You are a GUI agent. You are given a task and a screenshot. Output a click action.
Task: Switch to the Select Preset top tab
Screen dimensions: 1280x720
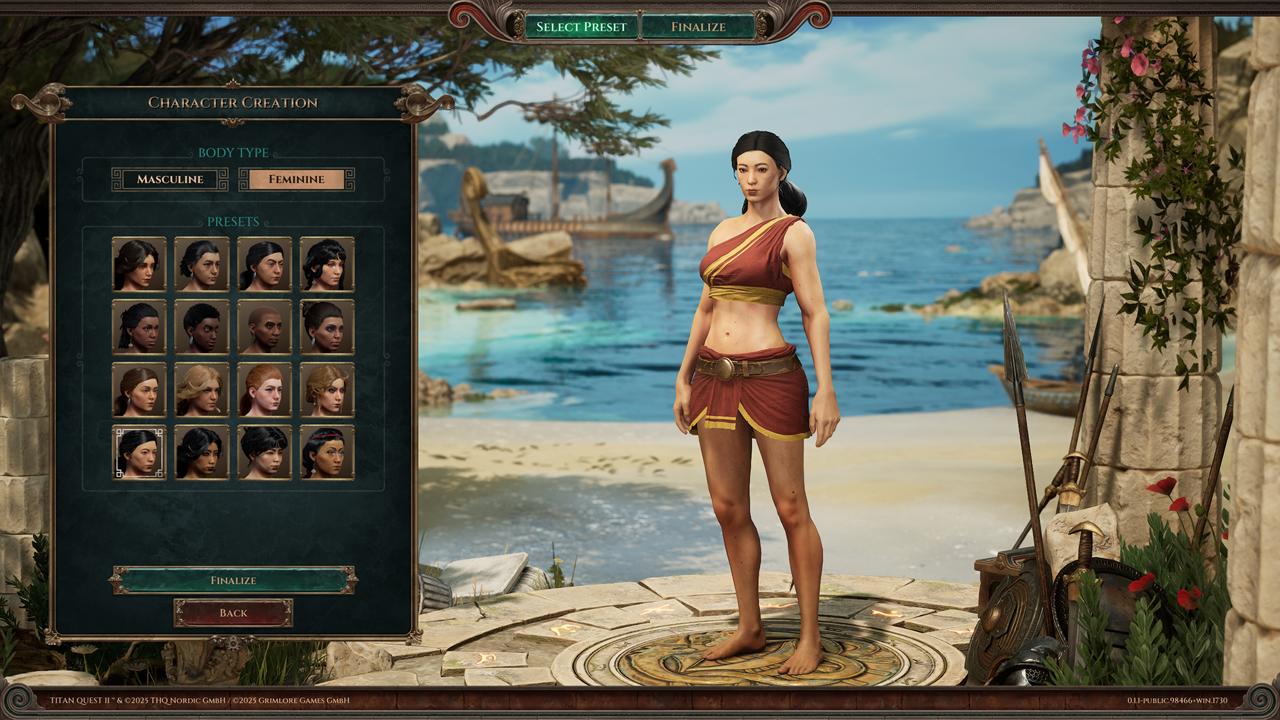pyautogui.click(x=581, y=27)
